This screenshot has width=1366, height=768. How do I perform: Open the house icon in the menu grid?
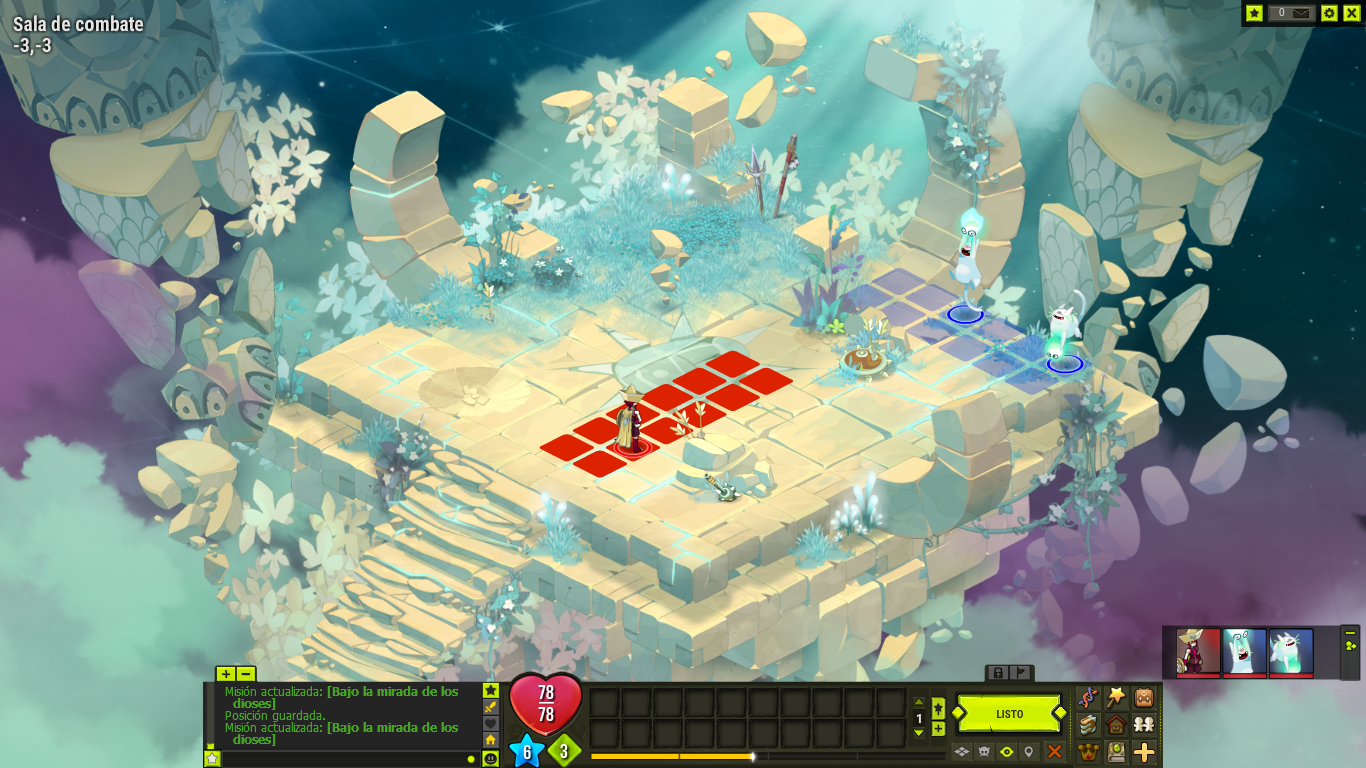click(1116, 724)
